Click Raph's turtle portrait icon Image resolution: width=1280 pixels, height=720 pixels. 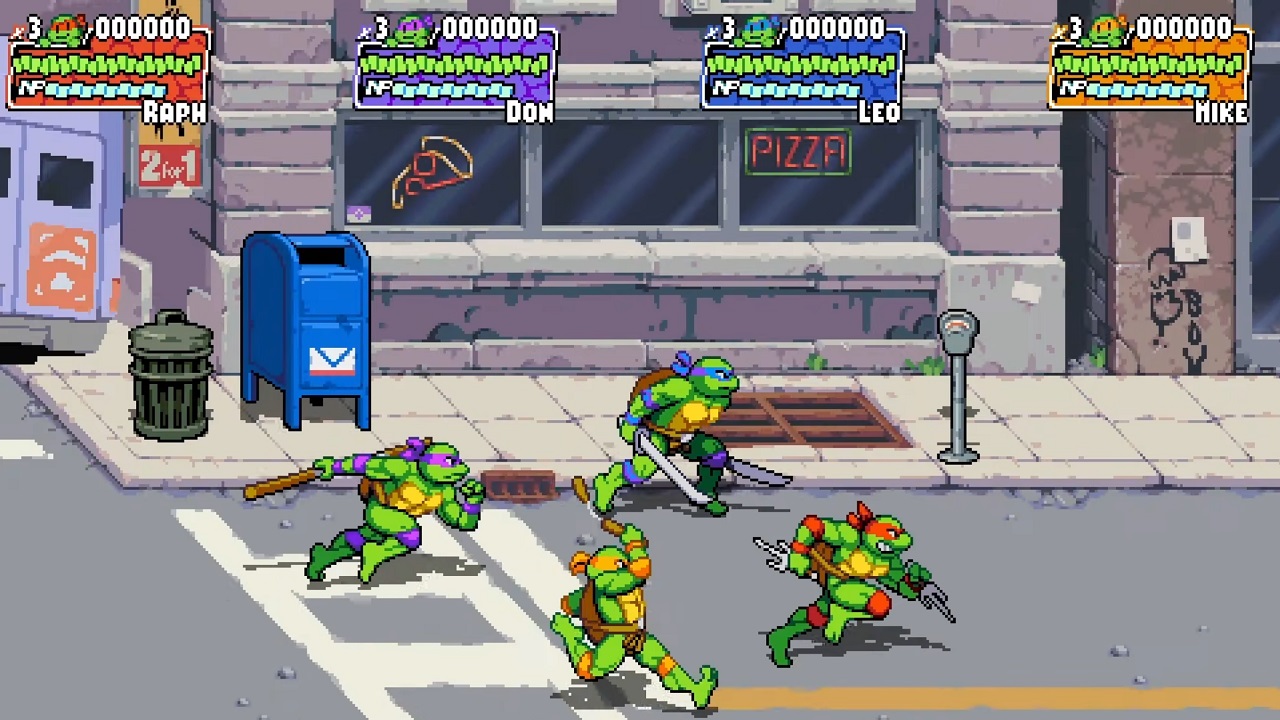[x=67, y=30]
